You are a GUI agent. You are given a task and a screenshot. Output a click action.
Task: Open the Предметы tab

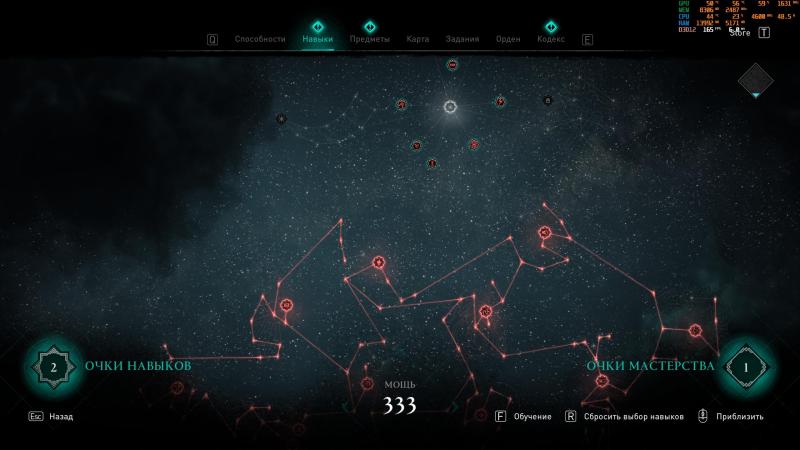coord(369,39)
